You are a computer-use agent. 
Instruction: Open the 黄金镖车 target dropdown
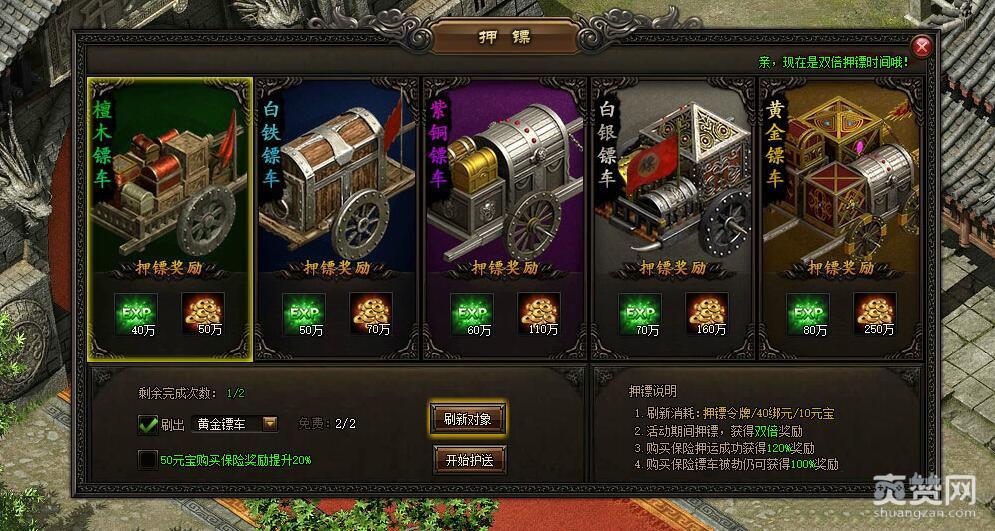tap(269, 423)
